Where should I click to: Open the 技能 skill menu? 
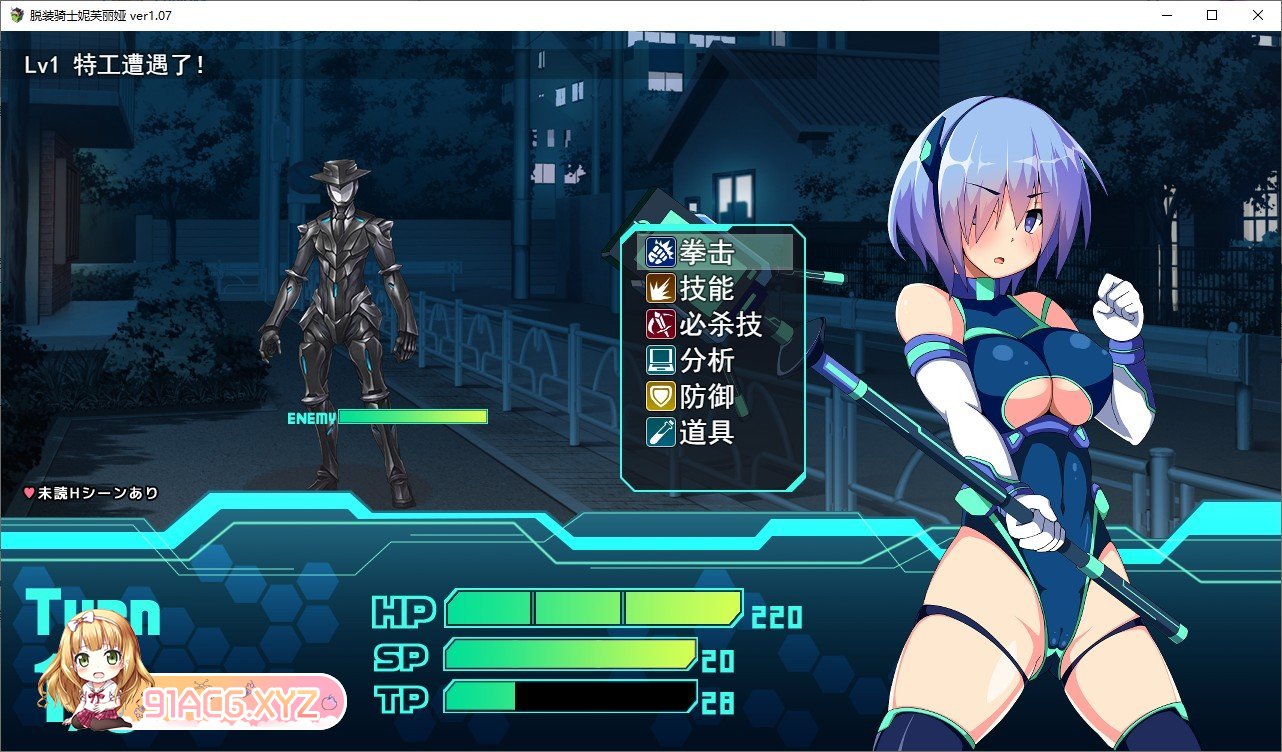click(706, 289)
